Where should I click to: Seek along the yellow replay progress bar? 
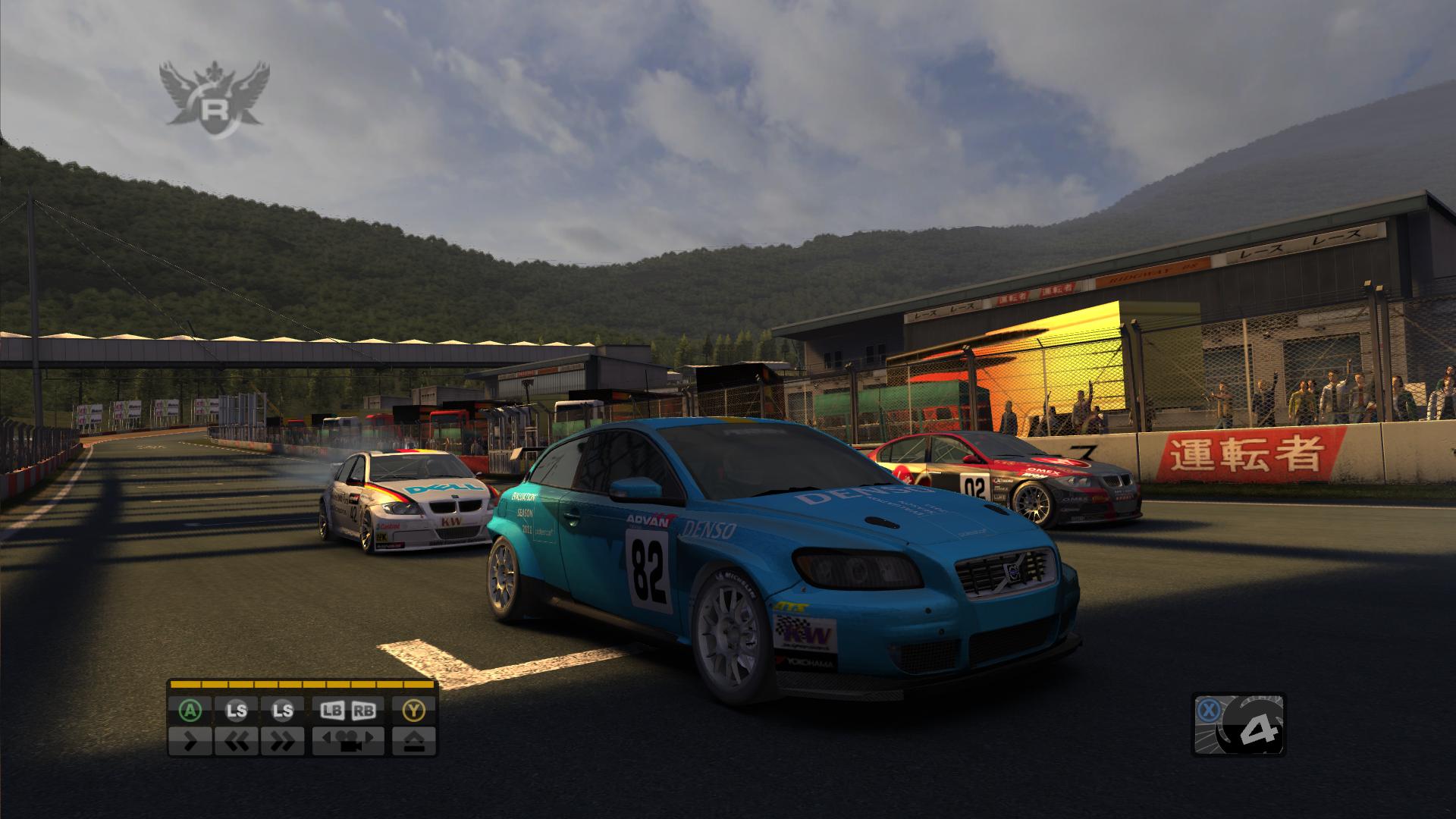tap(303, 685)
